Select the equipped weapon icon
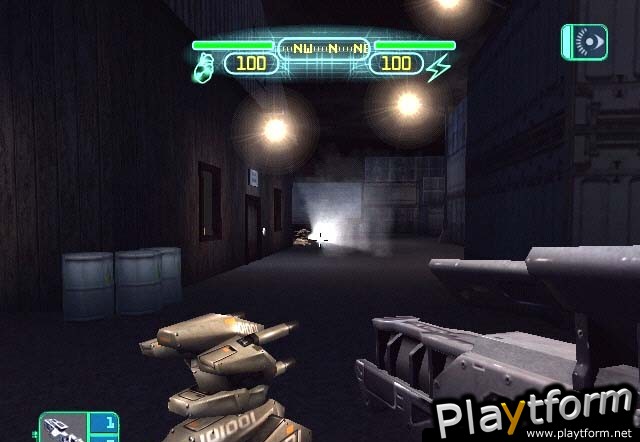640x442 pixels. (64, 427)
